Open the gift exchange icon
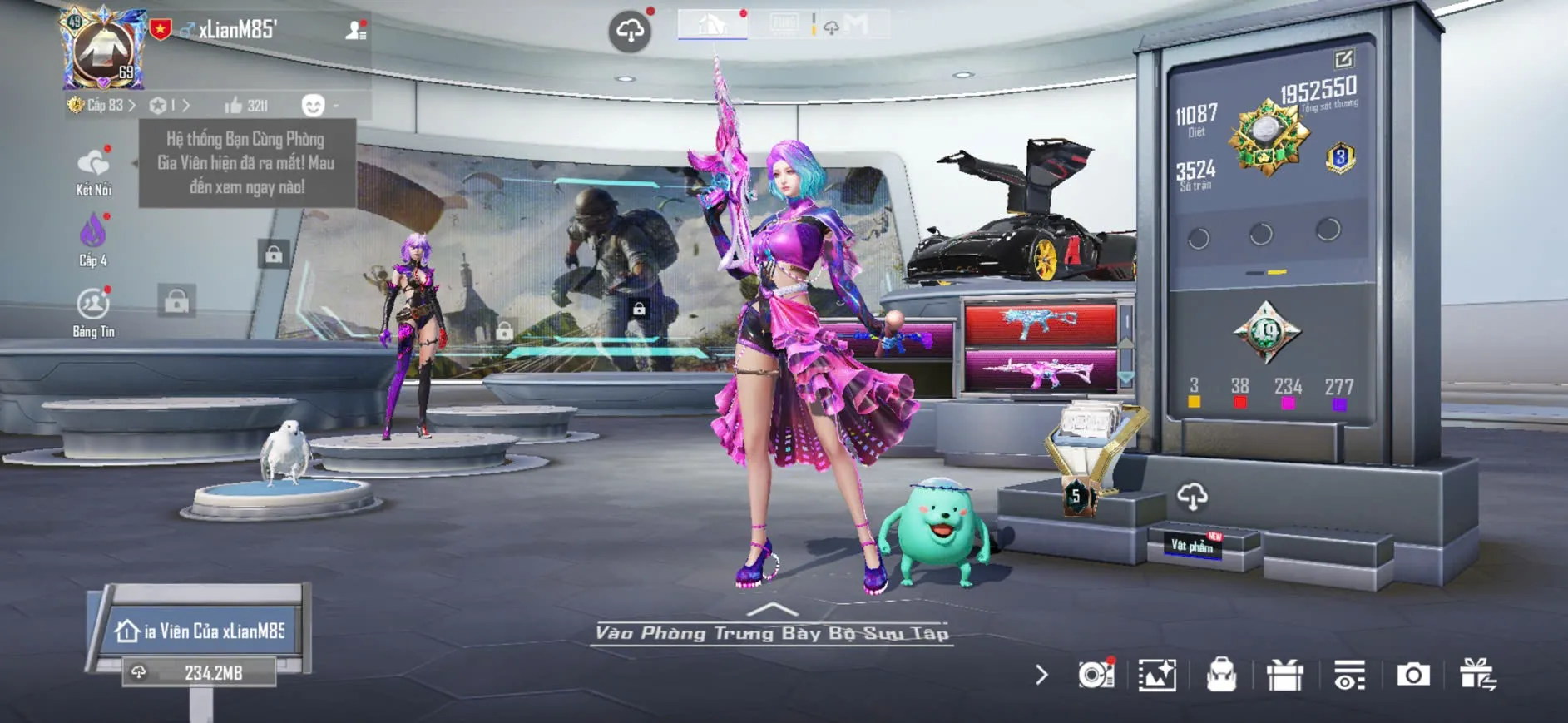Image resolution: width=1568 pixels, height=723 pixels. coord(1477,675)
